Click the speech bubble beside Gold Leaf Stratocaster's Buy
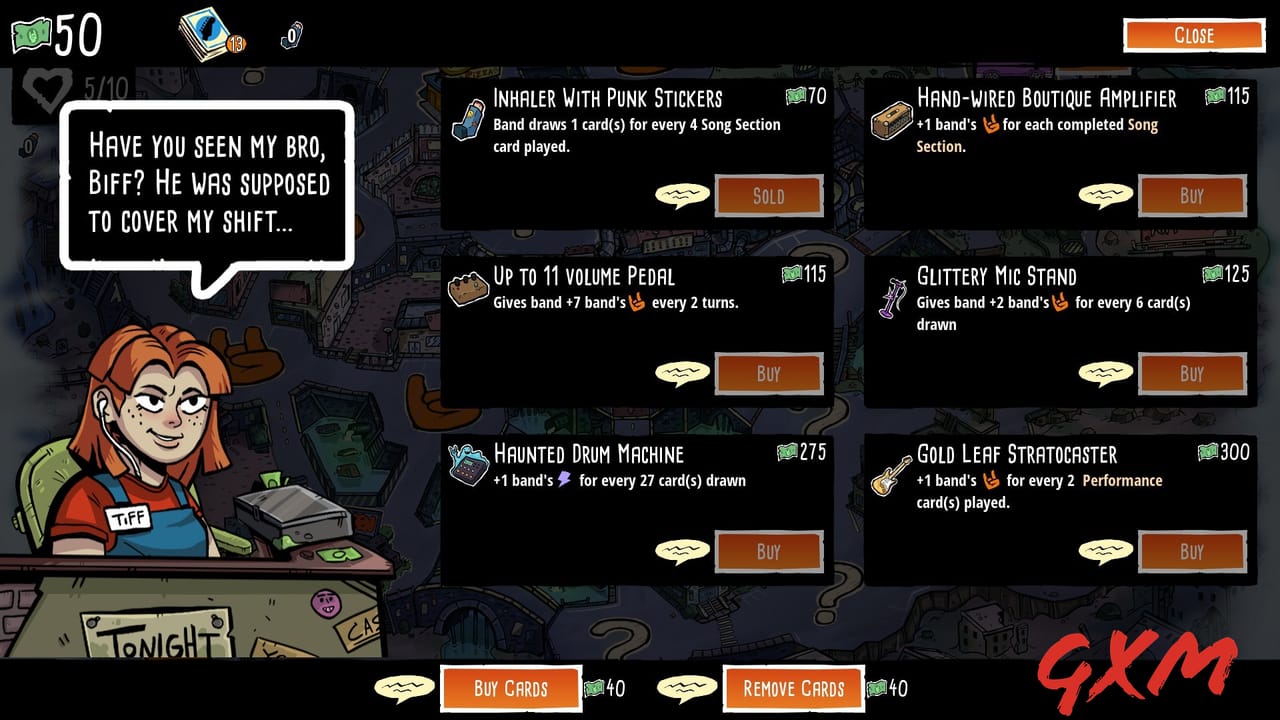This screenshot has width=1280, height=720. click(1106, 551)
